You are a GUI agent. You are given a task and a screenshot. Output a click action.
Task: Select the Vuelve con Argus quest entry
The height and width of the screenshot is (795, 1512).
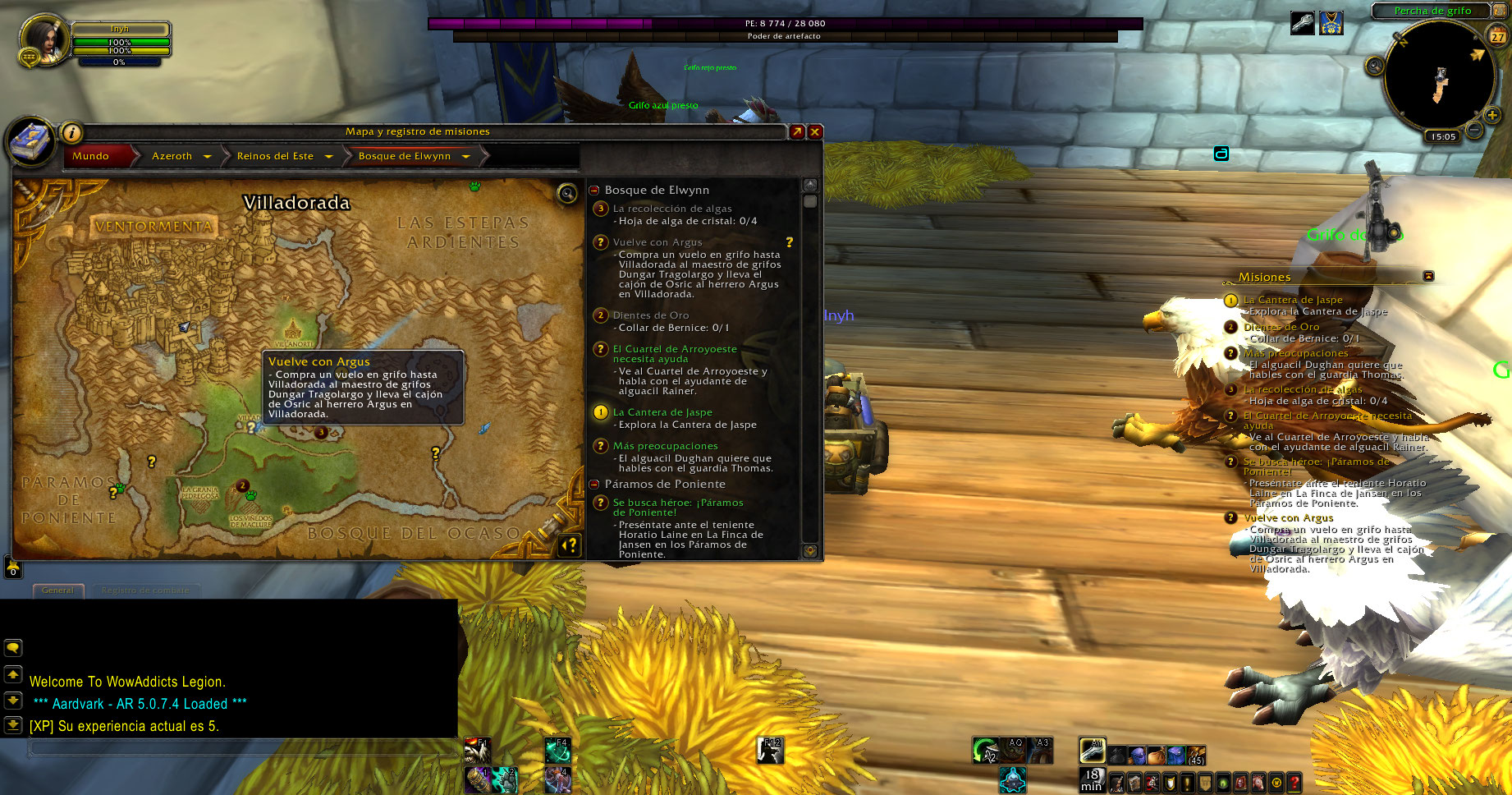coord(657,242)
